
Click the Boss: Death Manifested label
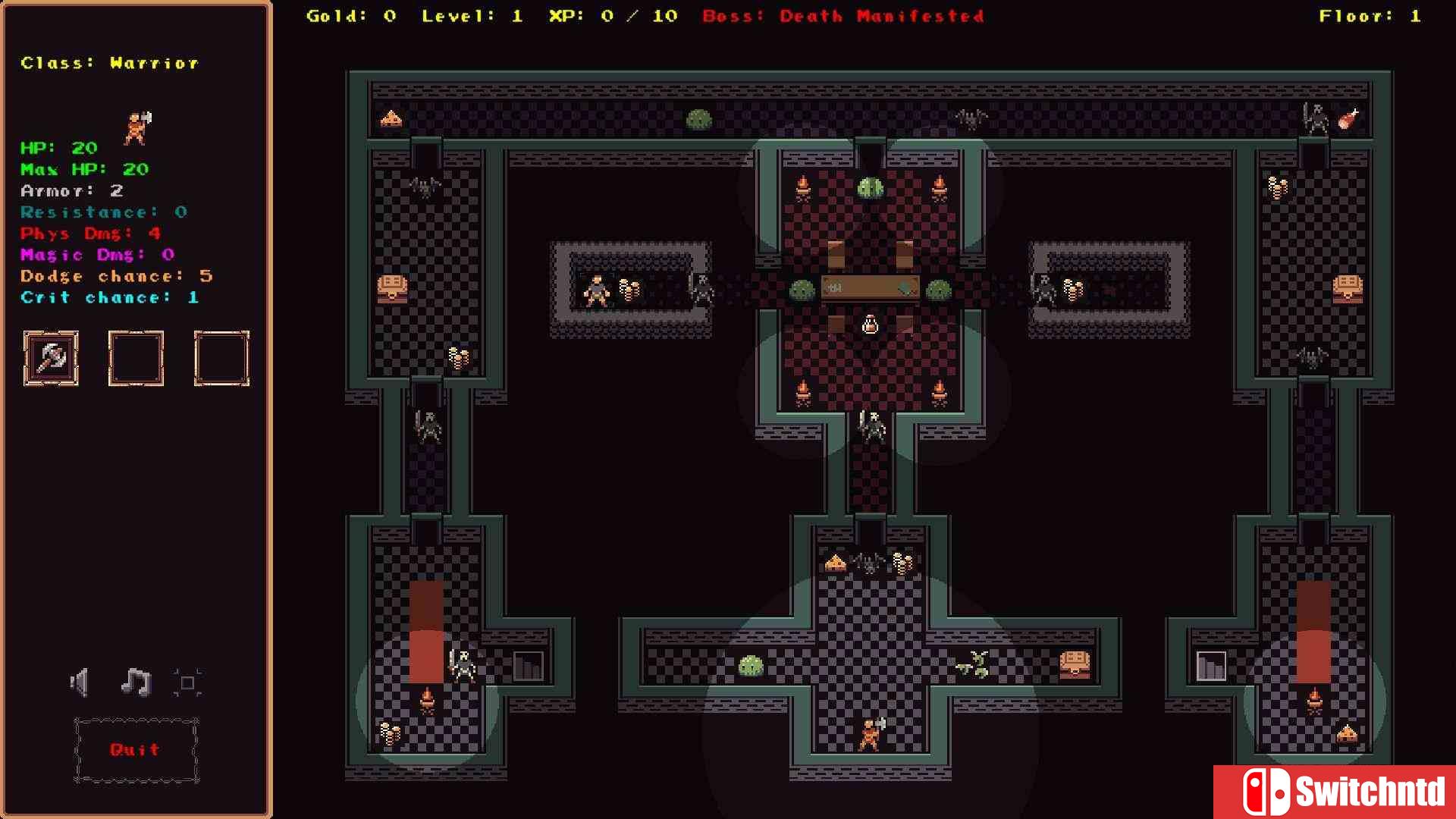pos(844,16)
